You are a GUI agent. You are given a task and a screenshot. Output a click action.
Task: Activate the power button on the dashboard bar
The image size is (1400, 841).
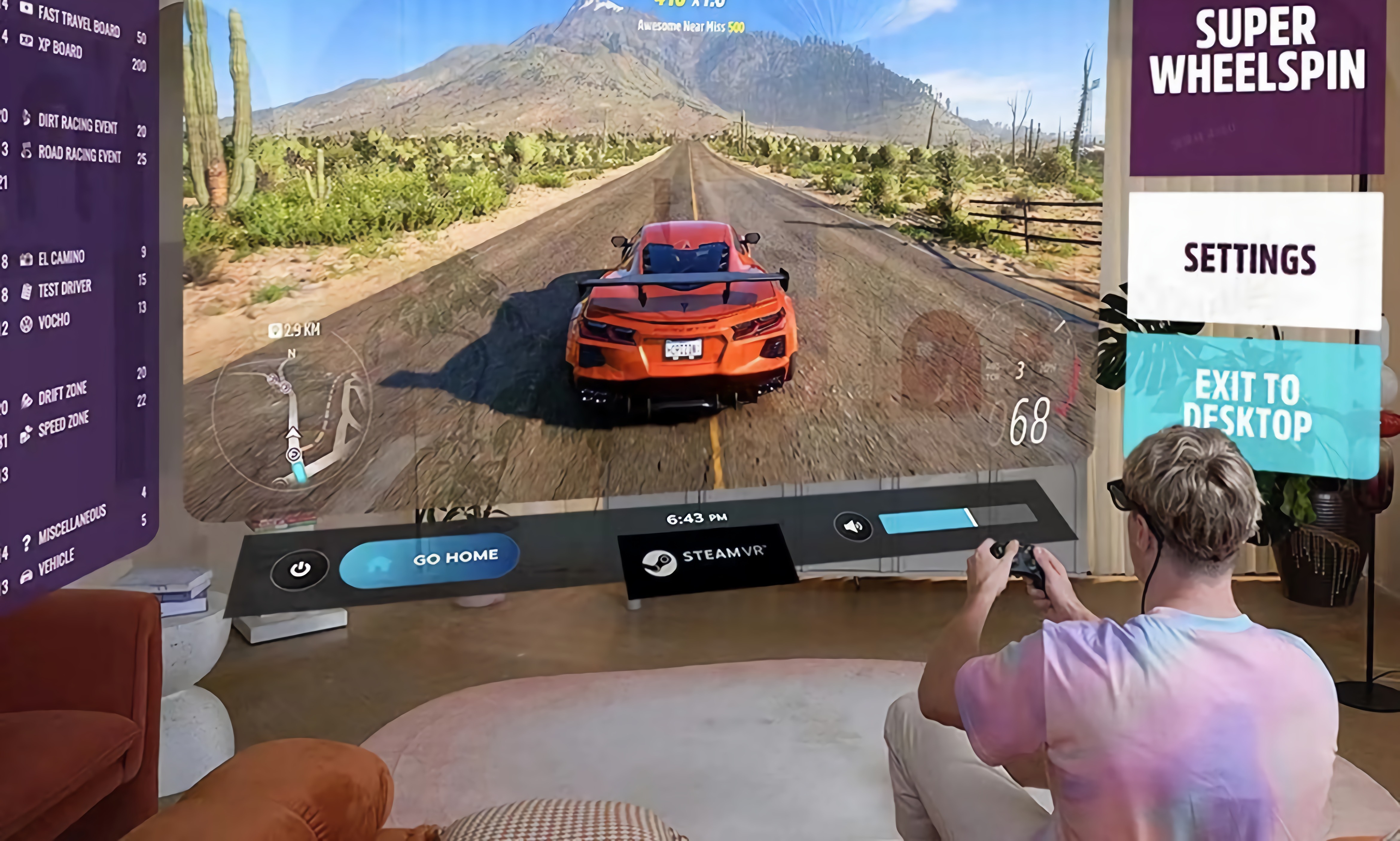pyautogui.click(x=300, y=569)
